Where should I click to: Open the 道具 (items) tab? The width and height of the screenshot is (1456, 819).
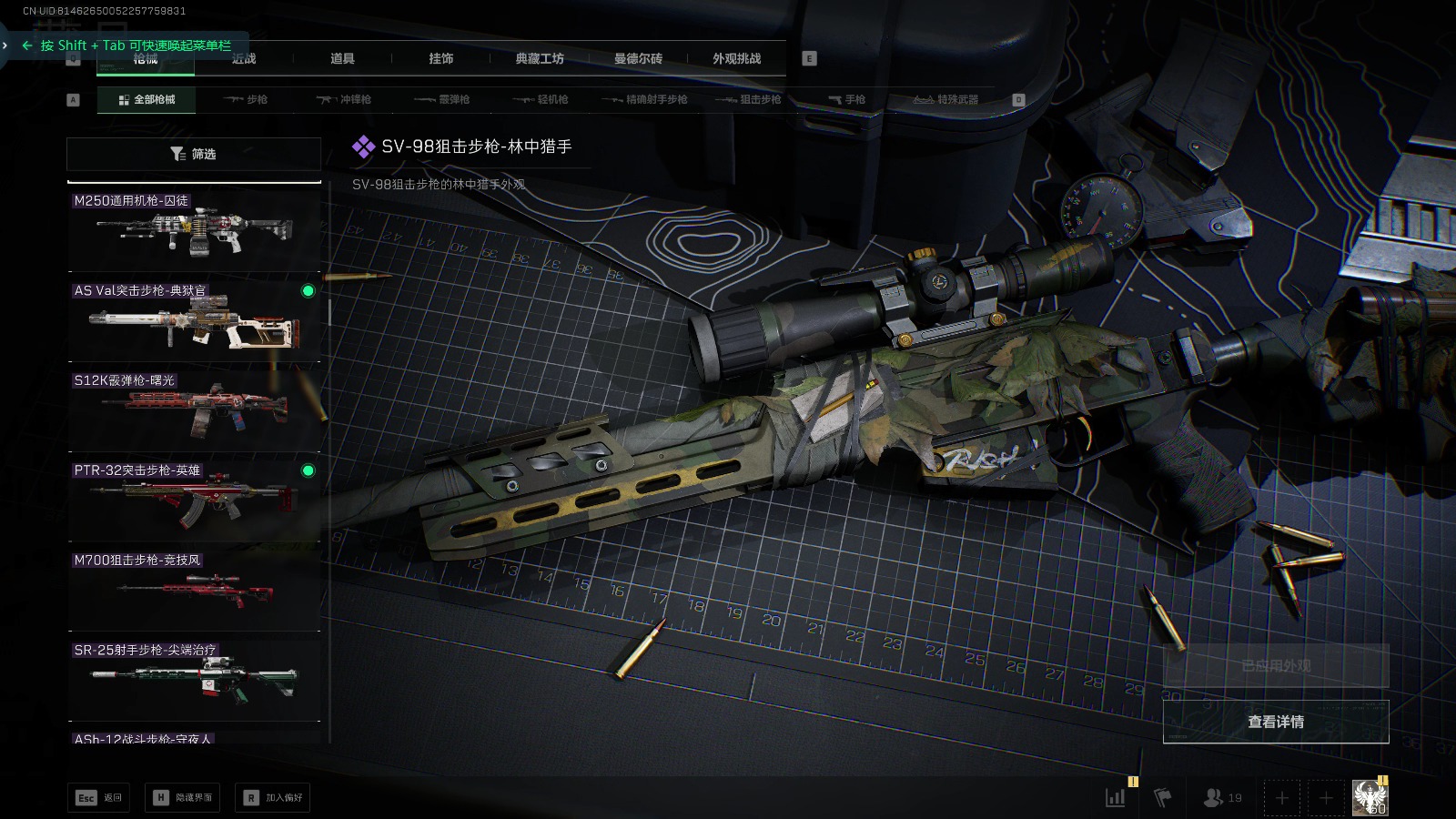click(x=342, y=58)
